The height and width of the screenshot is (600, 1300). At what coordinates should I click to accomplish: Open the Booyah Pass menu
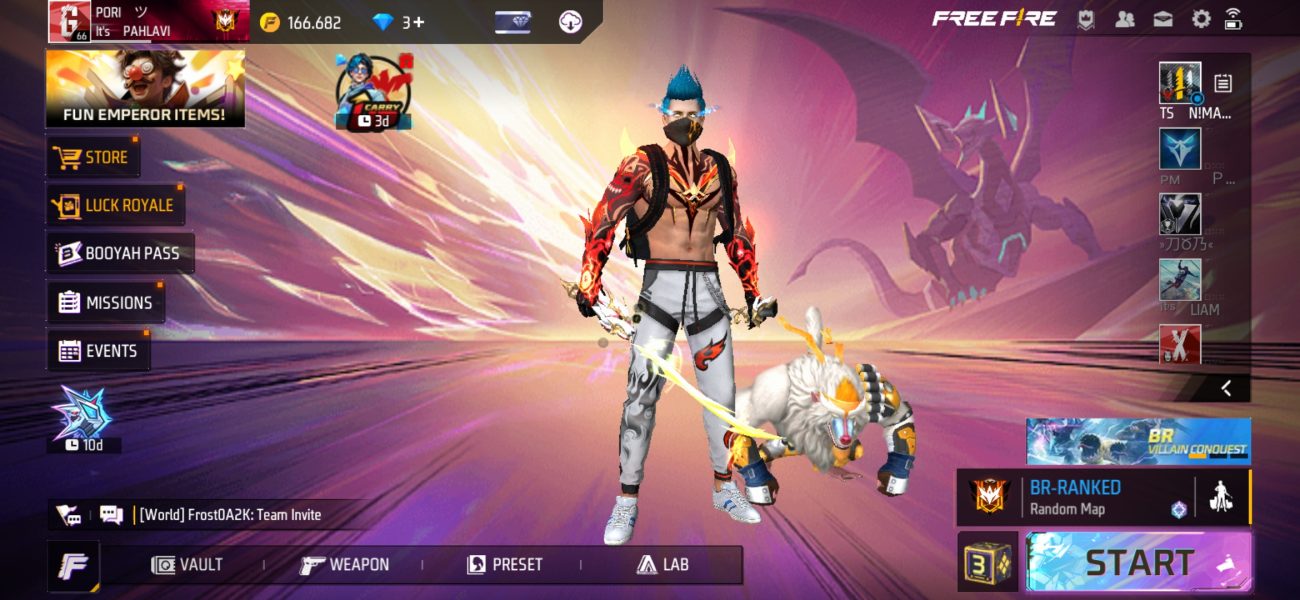click(120, 253)
